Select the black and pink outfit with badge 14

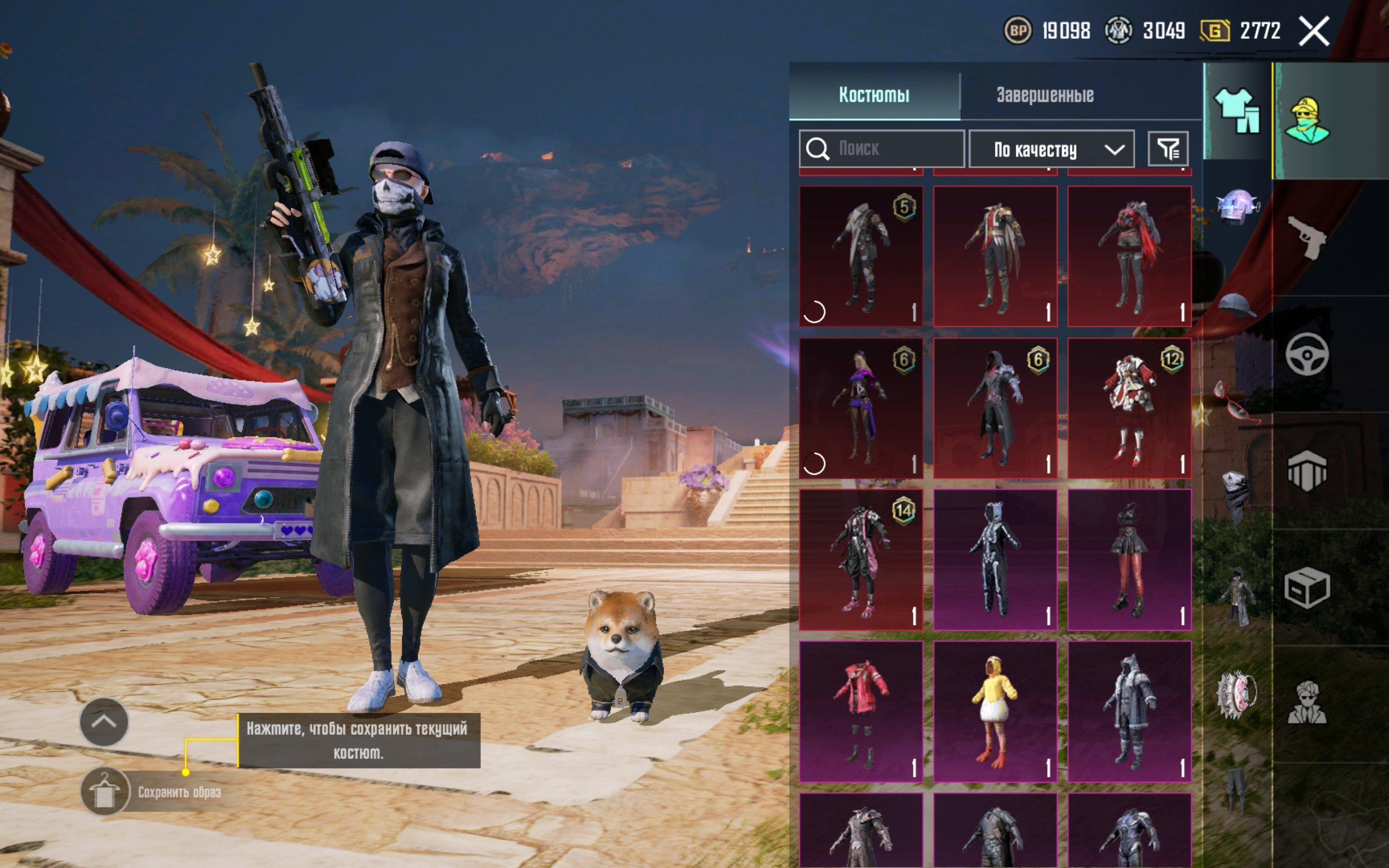[x=861, y=560]
